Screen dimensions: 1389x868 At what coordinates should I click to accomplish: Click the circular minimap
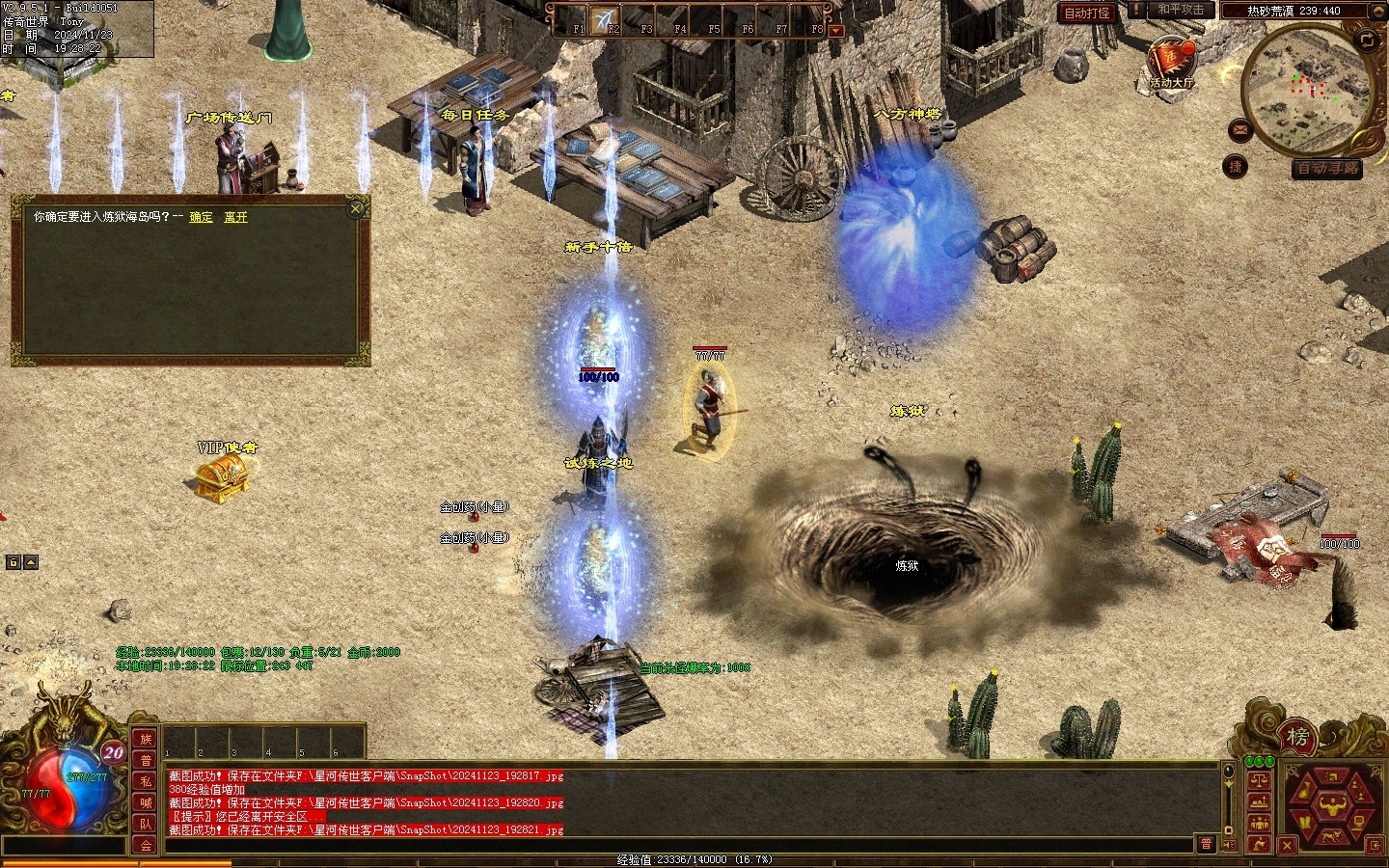[1308, 89]
